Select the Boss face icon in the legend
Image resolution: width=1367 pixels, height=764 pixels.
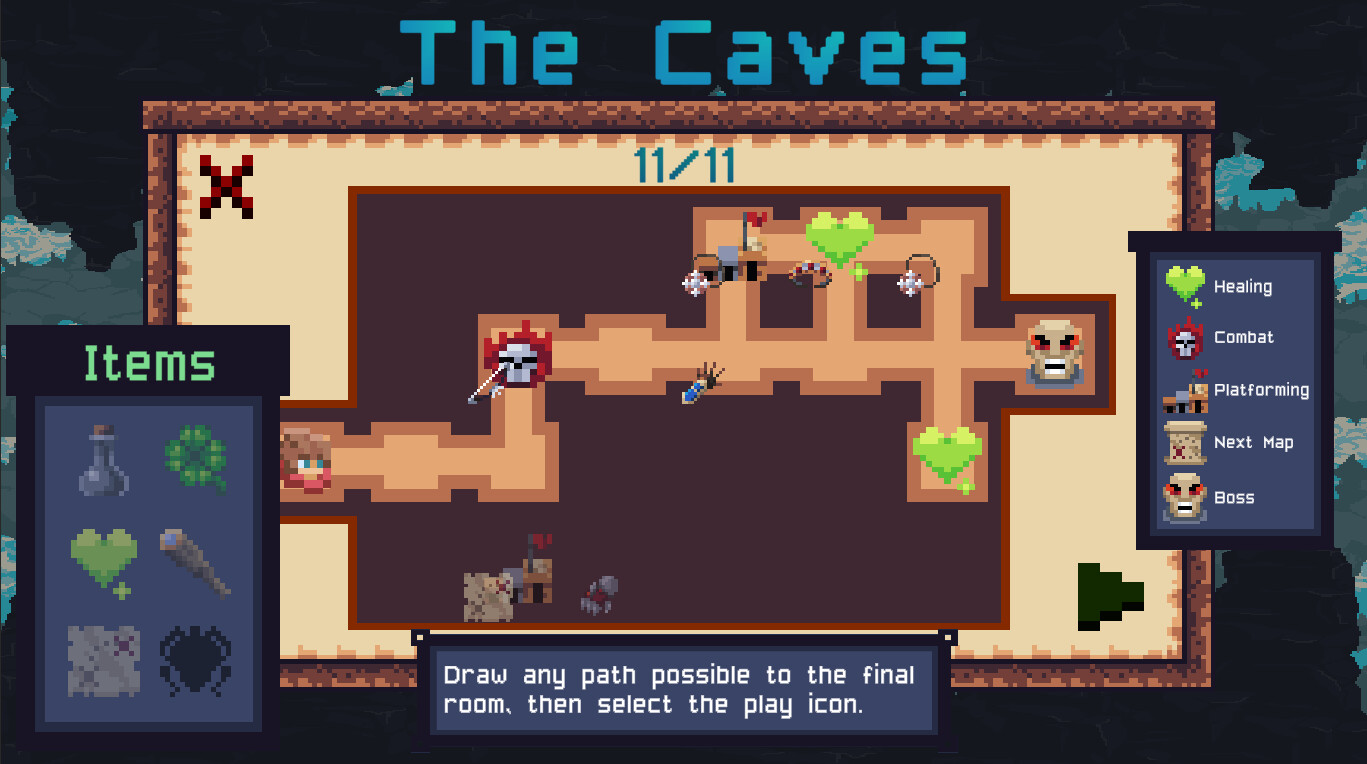1184,495
